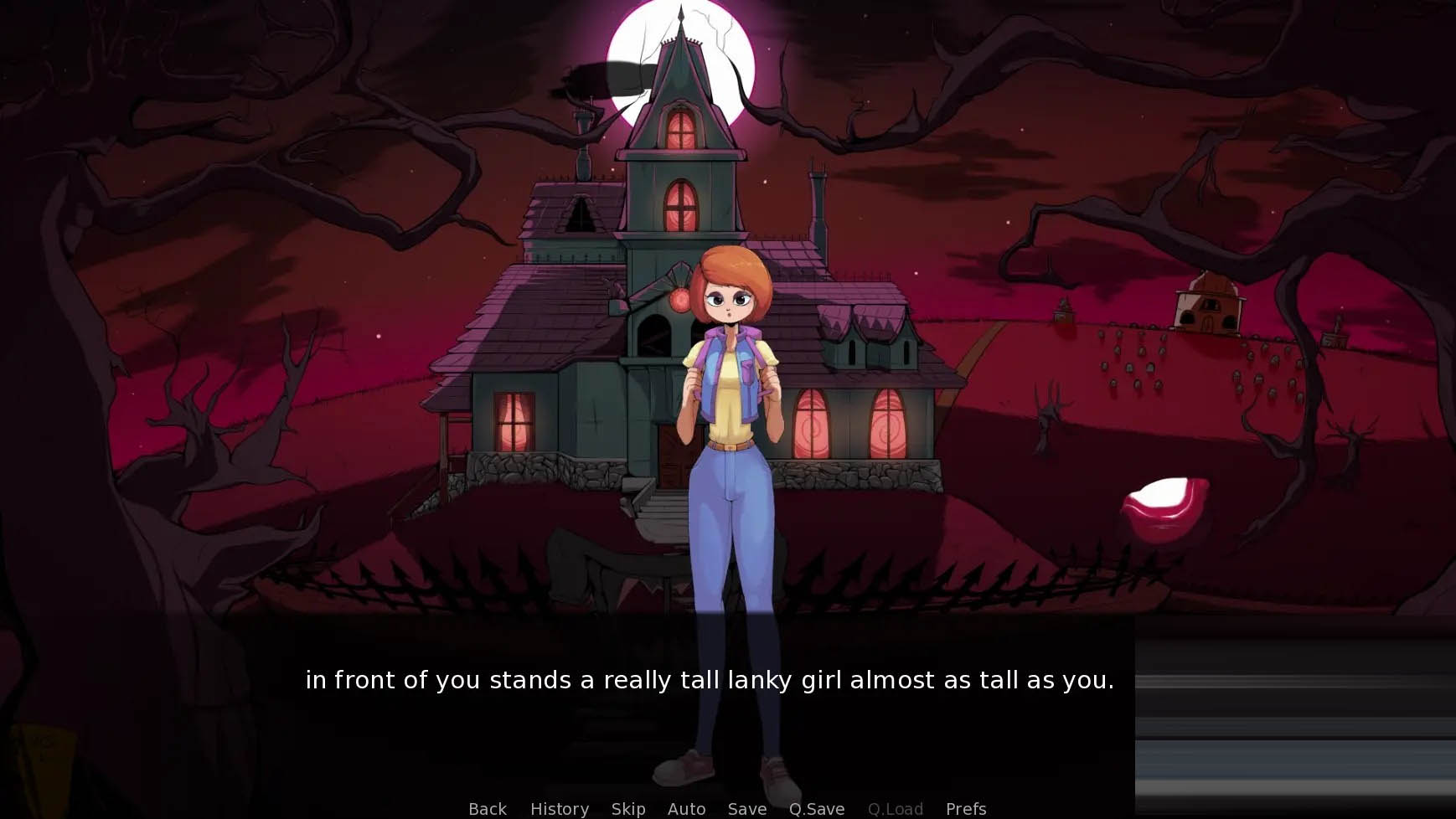Open Prefs settings screen
The image size is (1456, 819).
[x=965, y=808]
